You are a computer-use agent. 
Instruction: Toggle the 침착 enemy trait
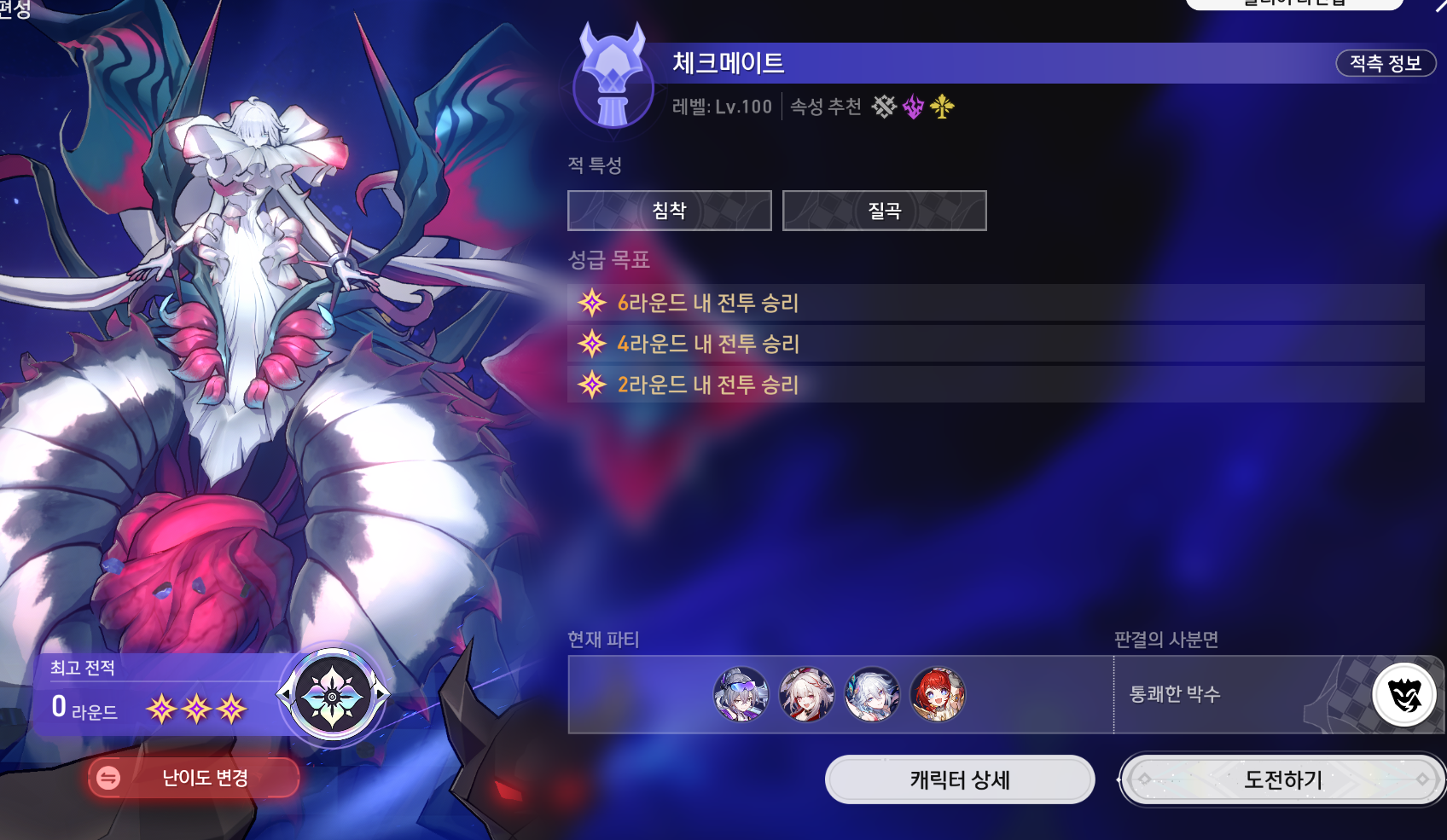click(x=669, y=211)
